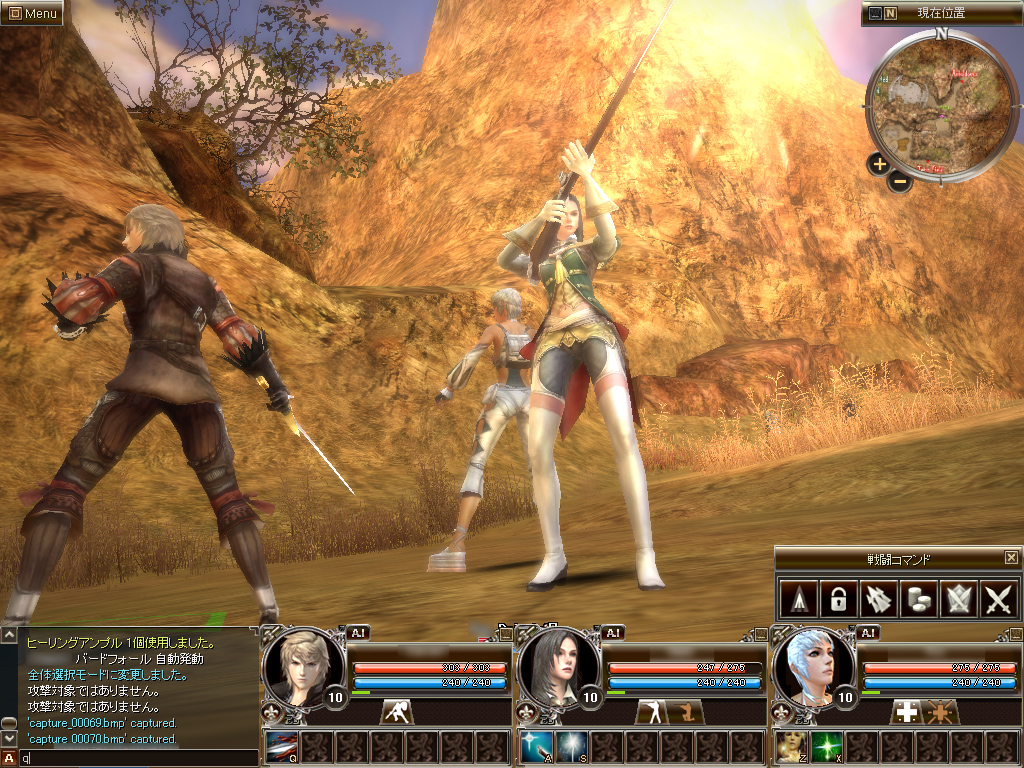Zoom out the minimap with minus button
This screenshot has height=768, width=1024.
click(900, 181)
